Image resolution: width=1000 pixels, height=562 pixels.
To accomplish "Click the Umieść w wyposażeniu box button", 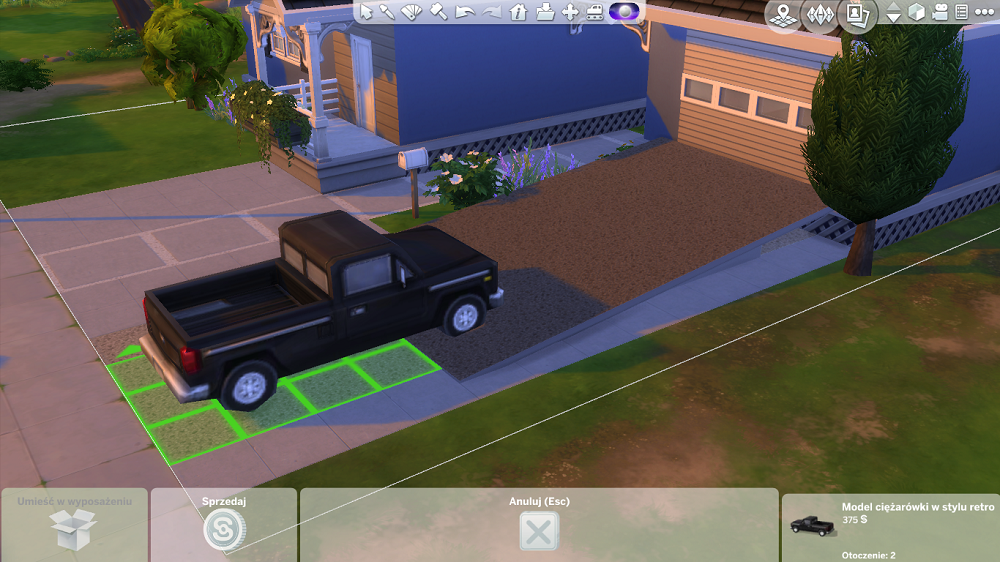I will pos(72,528).
